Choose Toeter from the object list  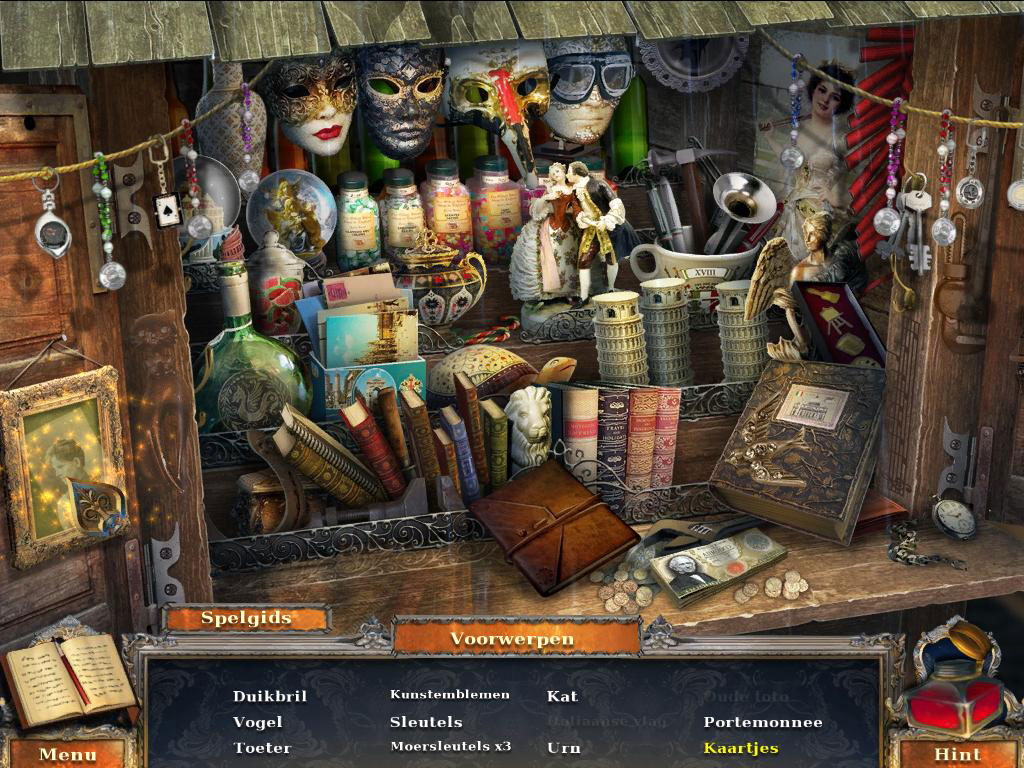(262, 748)
